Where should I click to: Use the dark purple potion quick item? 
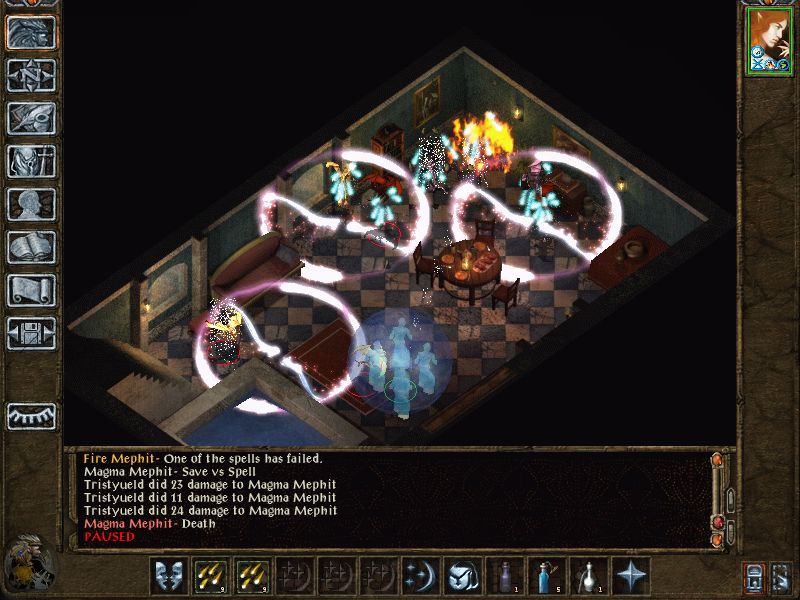[x=504, y=576]
